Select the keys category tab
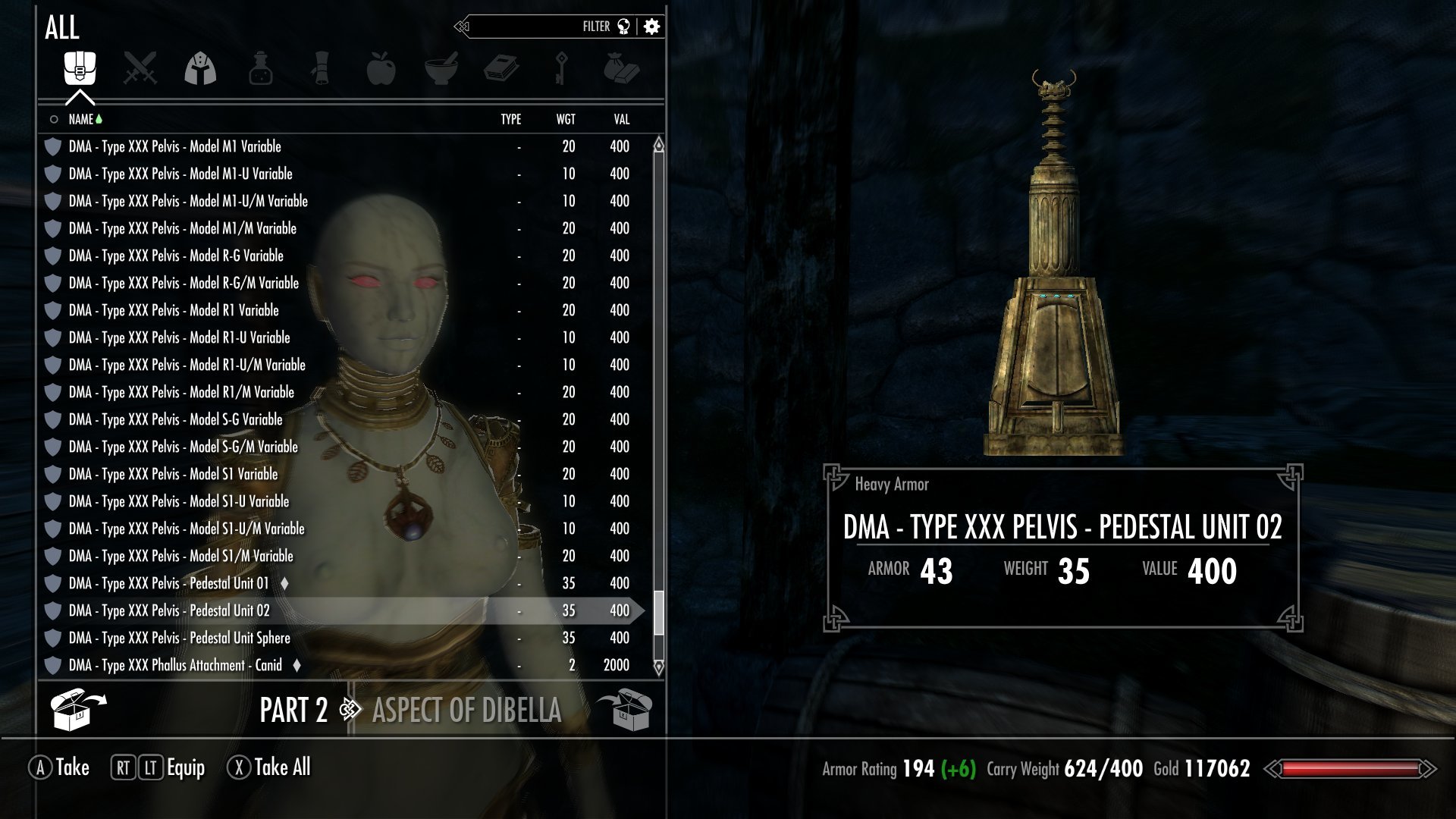1456x819 pixels. tap(561, 69)
